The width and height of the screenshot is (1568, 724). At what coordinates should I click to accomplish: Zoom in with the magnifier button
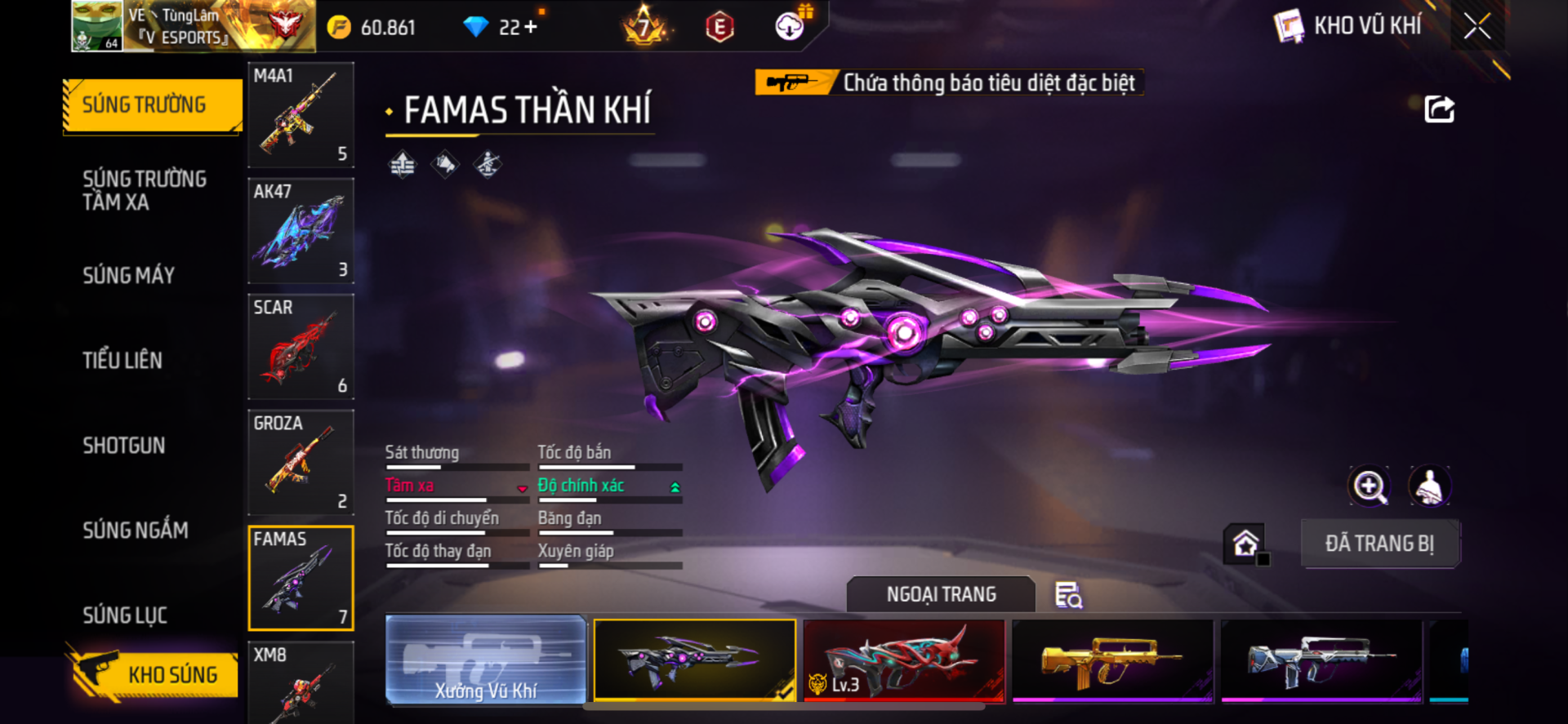pos(1369,486)
